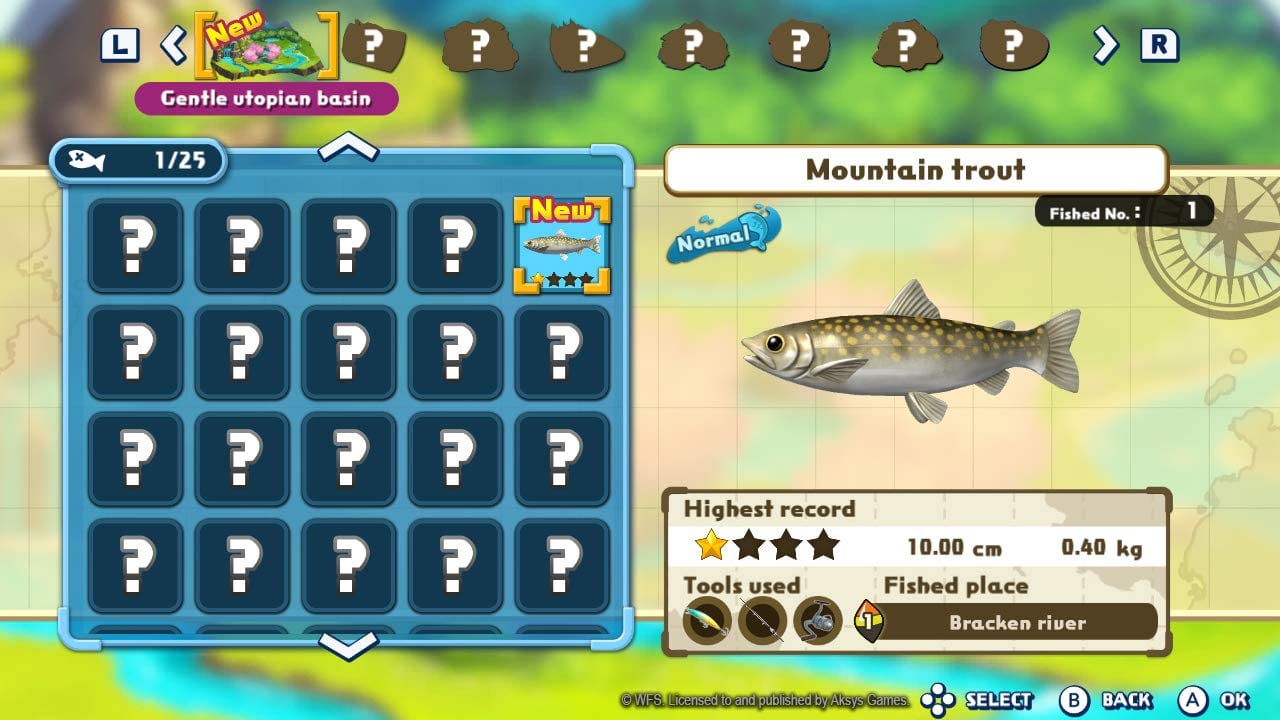This screenshot has width=1280, height=720.
Task: Click the orange map marker beside Bracken river
Action: point(869,621)
